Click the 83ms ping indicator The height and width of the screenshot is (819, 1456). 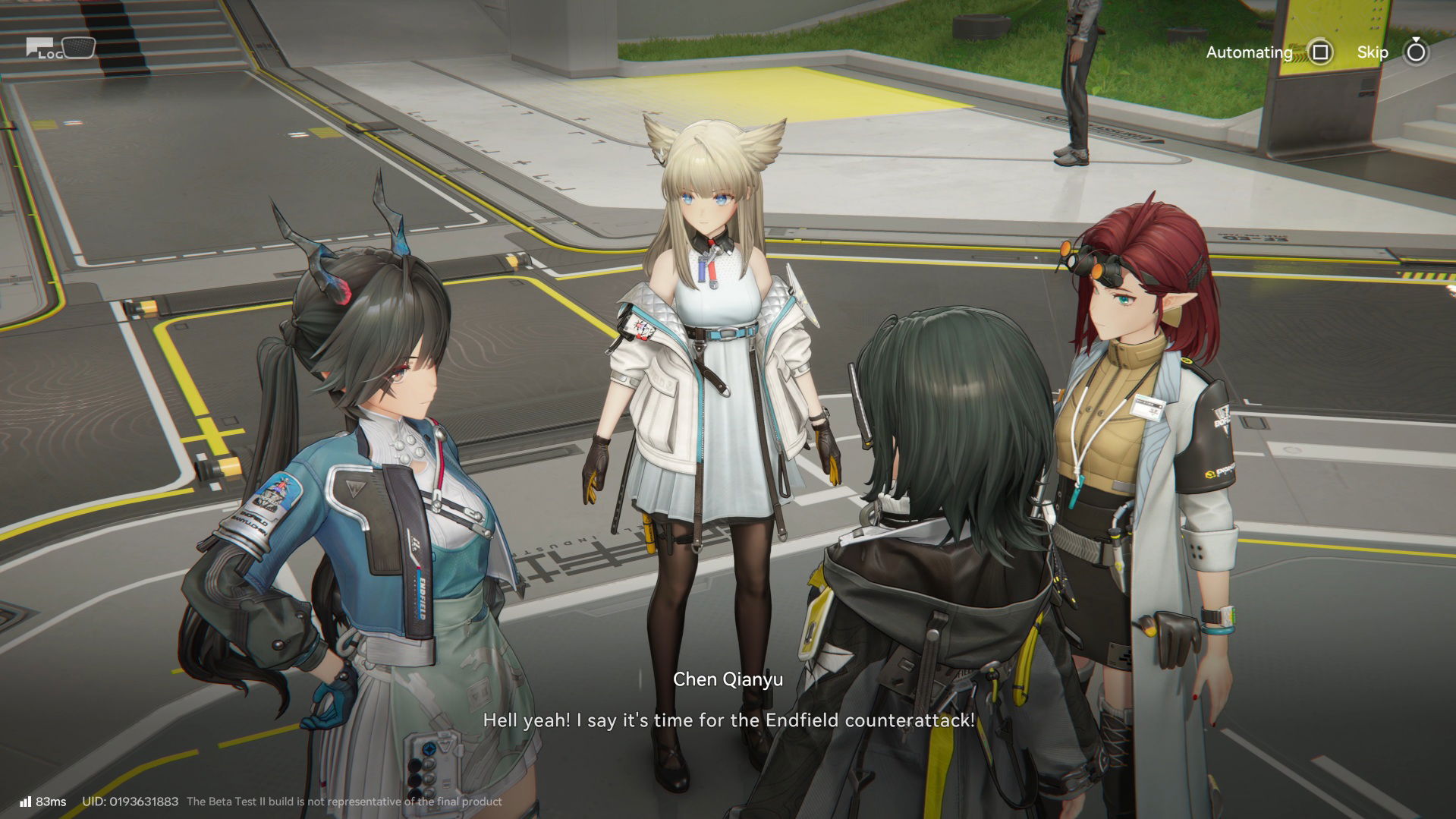(x=53, y=801)
